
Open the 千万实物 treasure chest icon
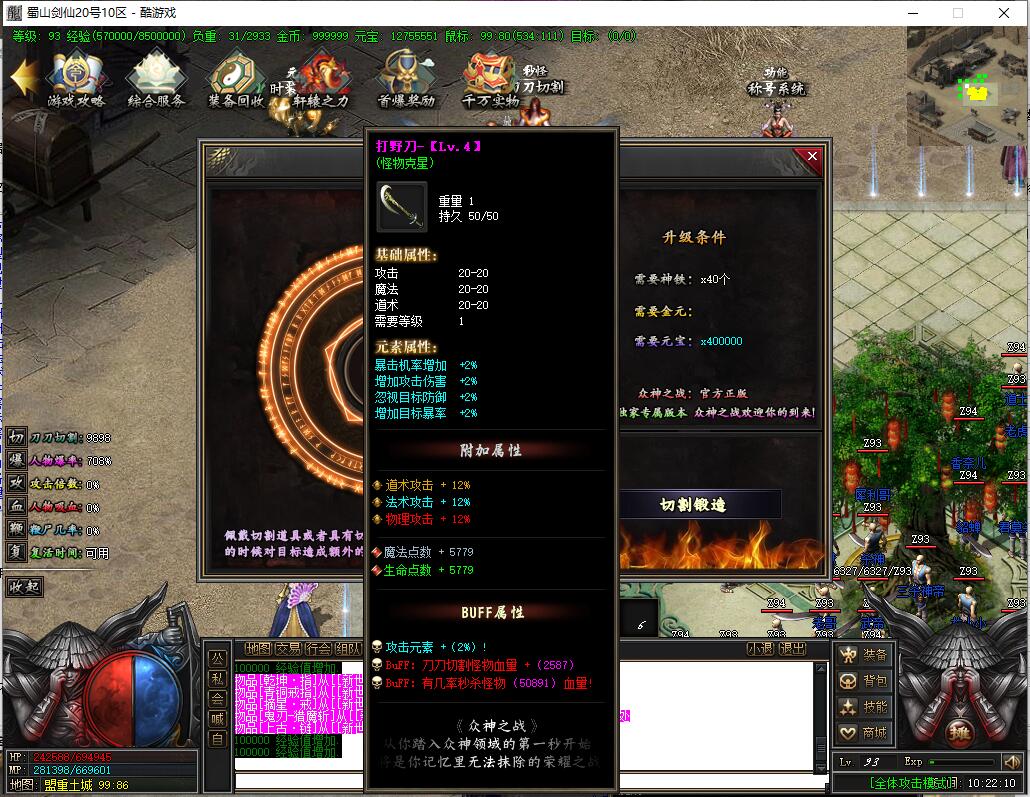[x=490, y=78]
